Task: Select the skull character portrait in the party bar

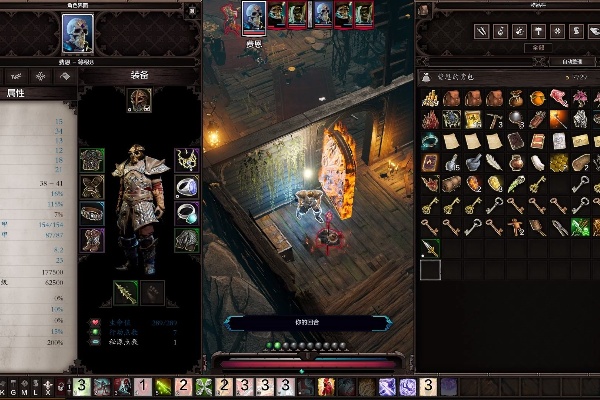Action: point(254,16)
